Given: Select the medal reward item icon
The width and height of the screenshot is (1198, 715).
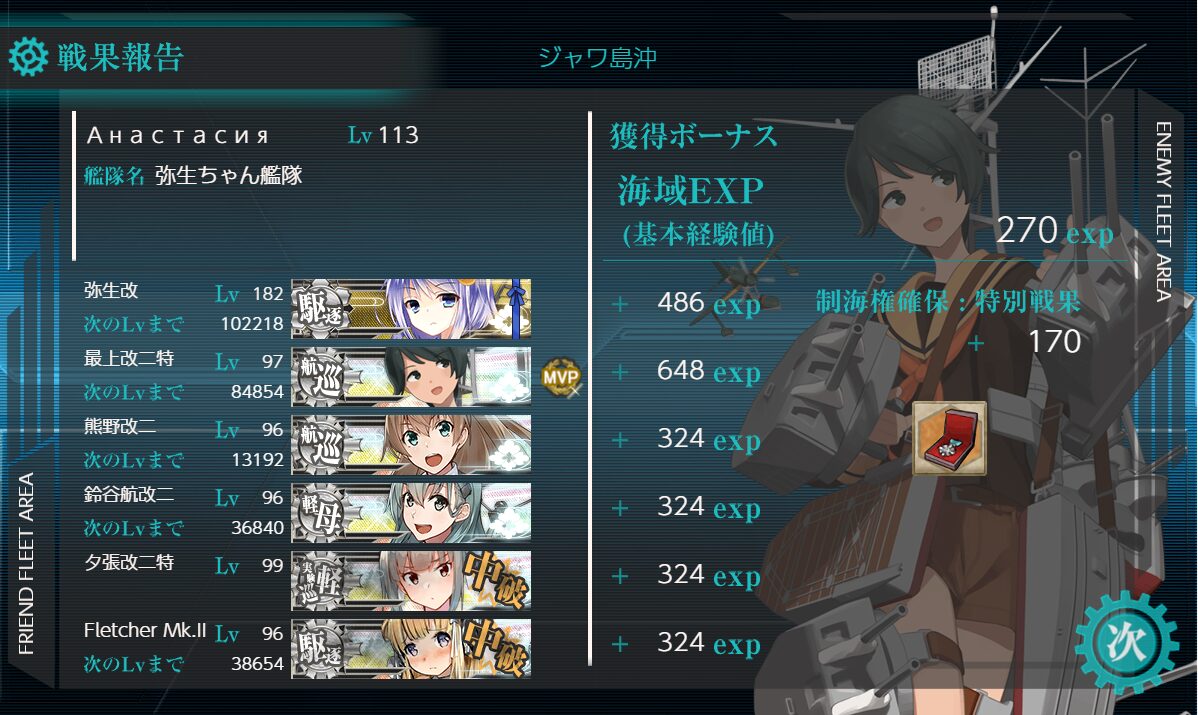Looking at the screenshot, I should point(949,438).
